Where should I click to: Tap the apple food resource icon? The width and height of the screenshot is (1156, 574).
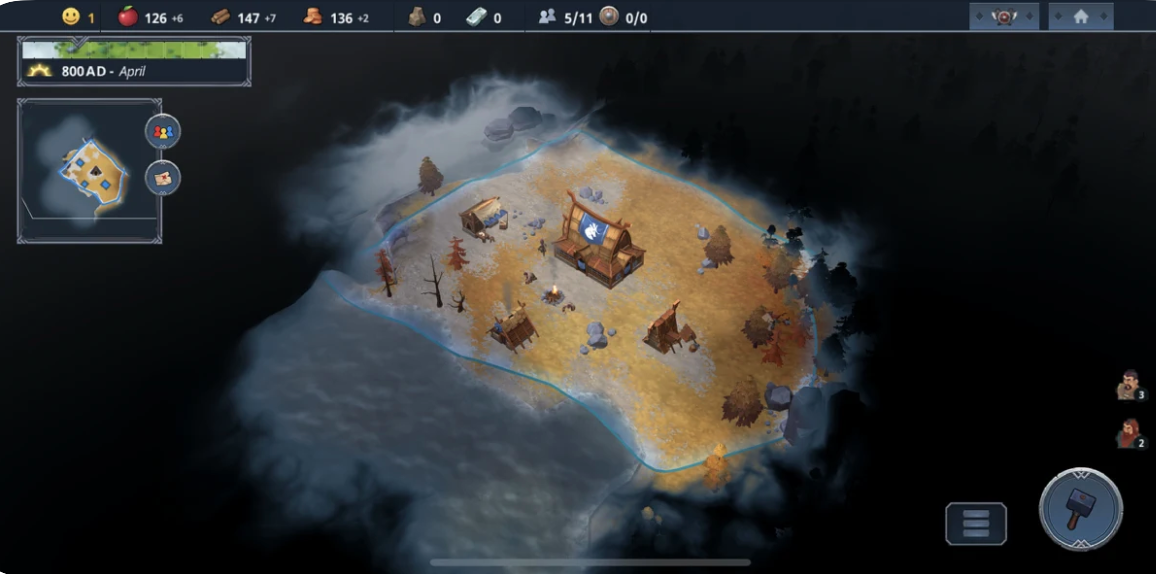(128, 16)
